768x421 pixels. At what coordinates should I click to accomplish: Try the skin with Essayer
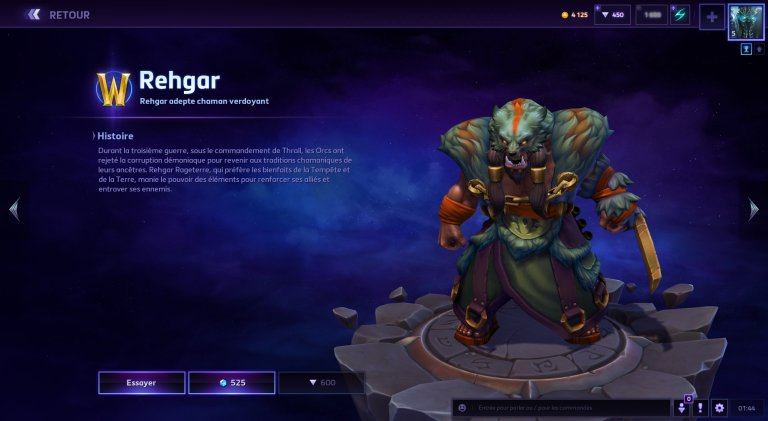pyautogui.click(x=141, y=382)
